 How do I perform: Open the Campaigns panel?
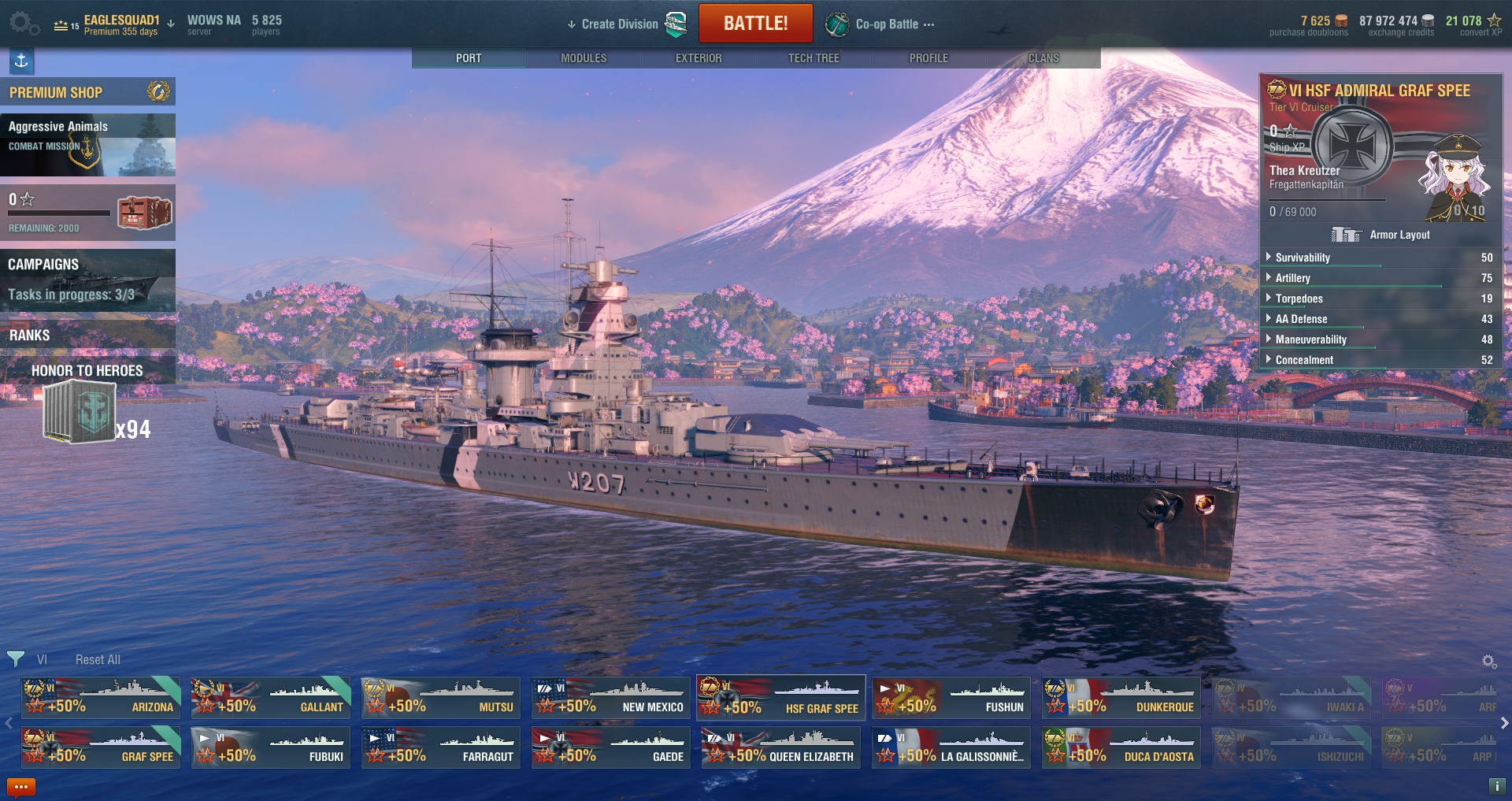[87, 280]
